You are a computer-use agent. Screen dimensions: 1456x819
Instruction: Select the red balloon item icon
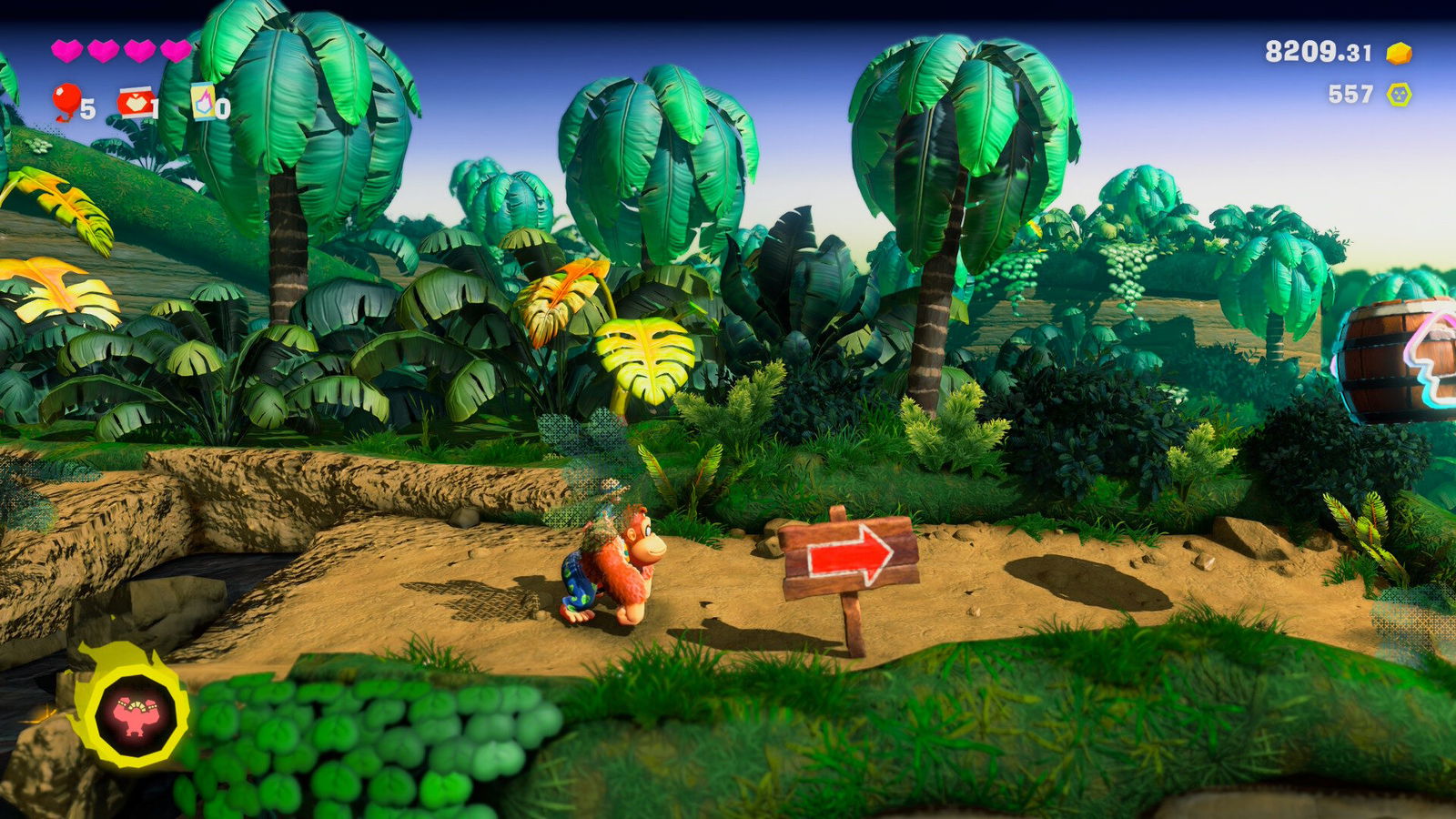point(66,101)
